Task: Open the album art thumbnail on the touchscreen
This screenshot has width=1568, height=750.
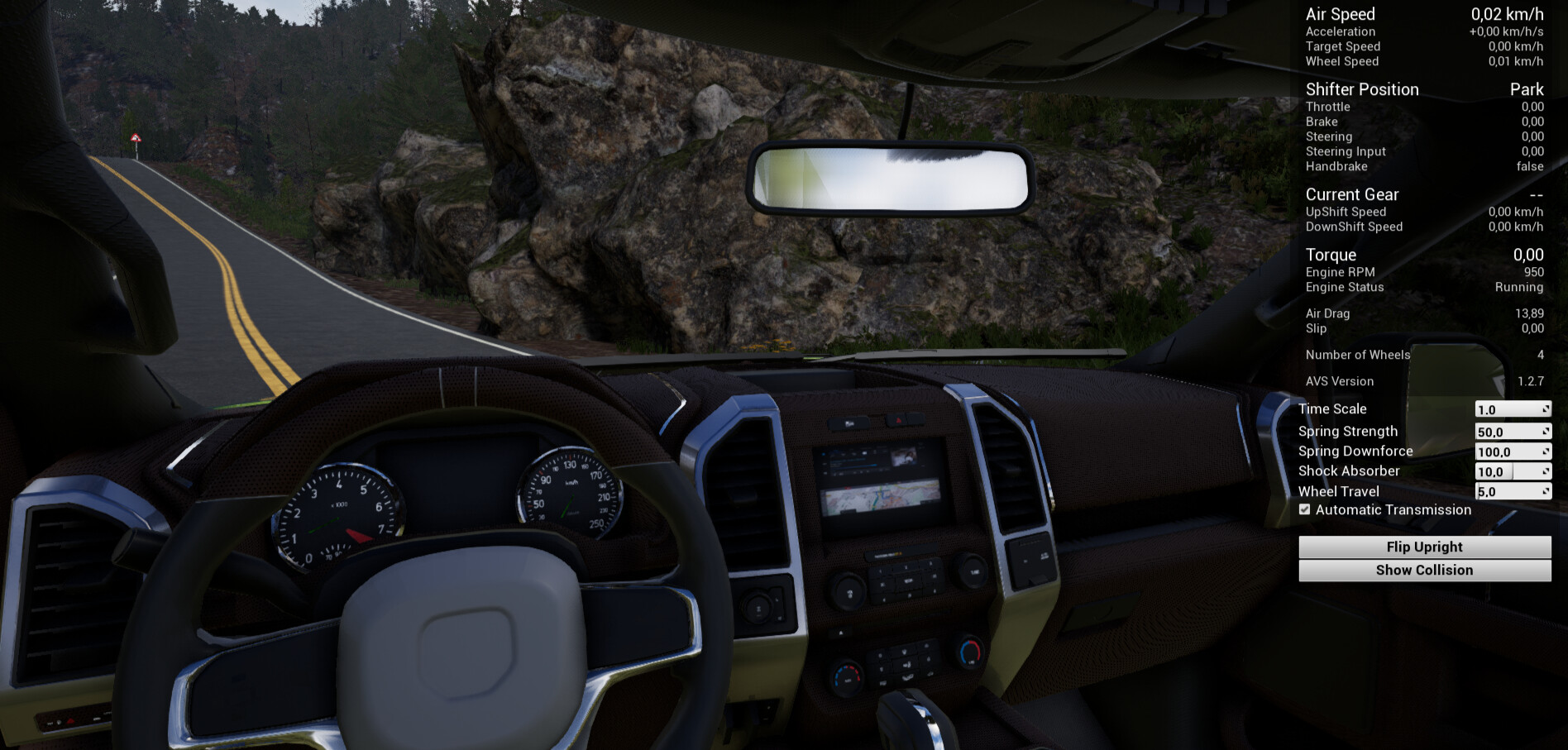Action: (904, 457)
